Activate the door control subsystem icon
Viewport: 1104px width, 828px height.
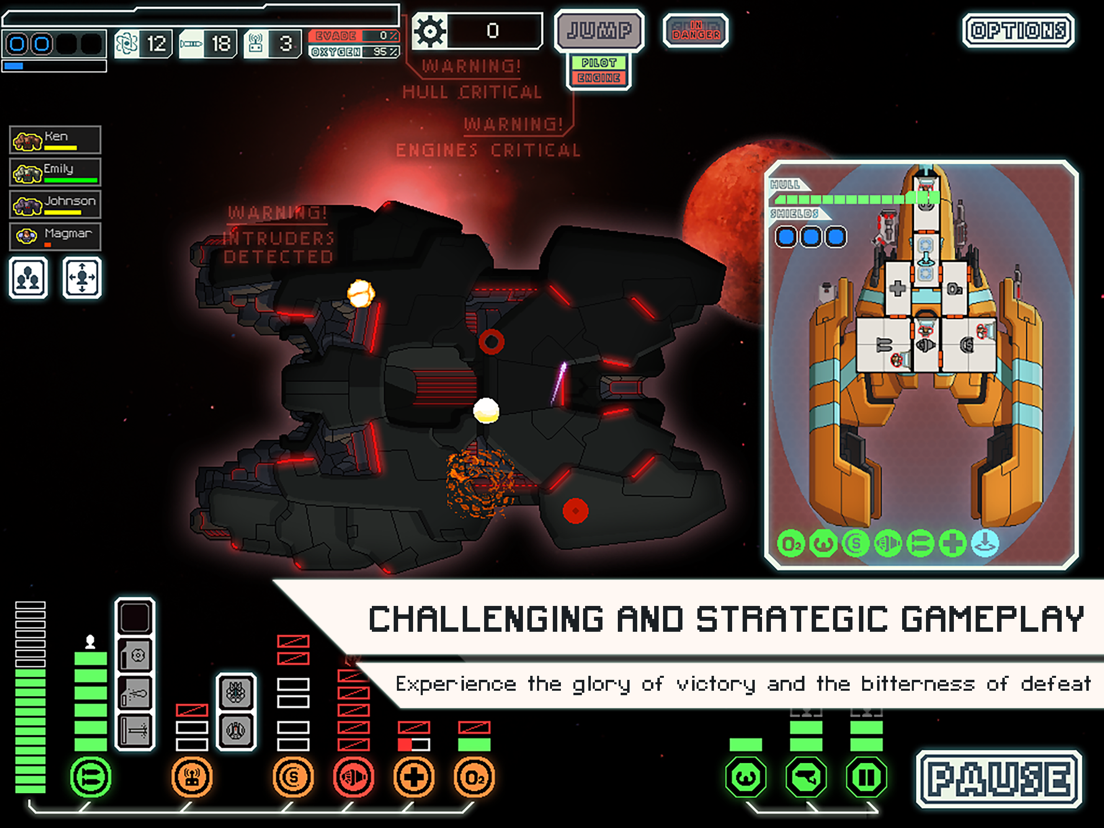click(866, 777)
